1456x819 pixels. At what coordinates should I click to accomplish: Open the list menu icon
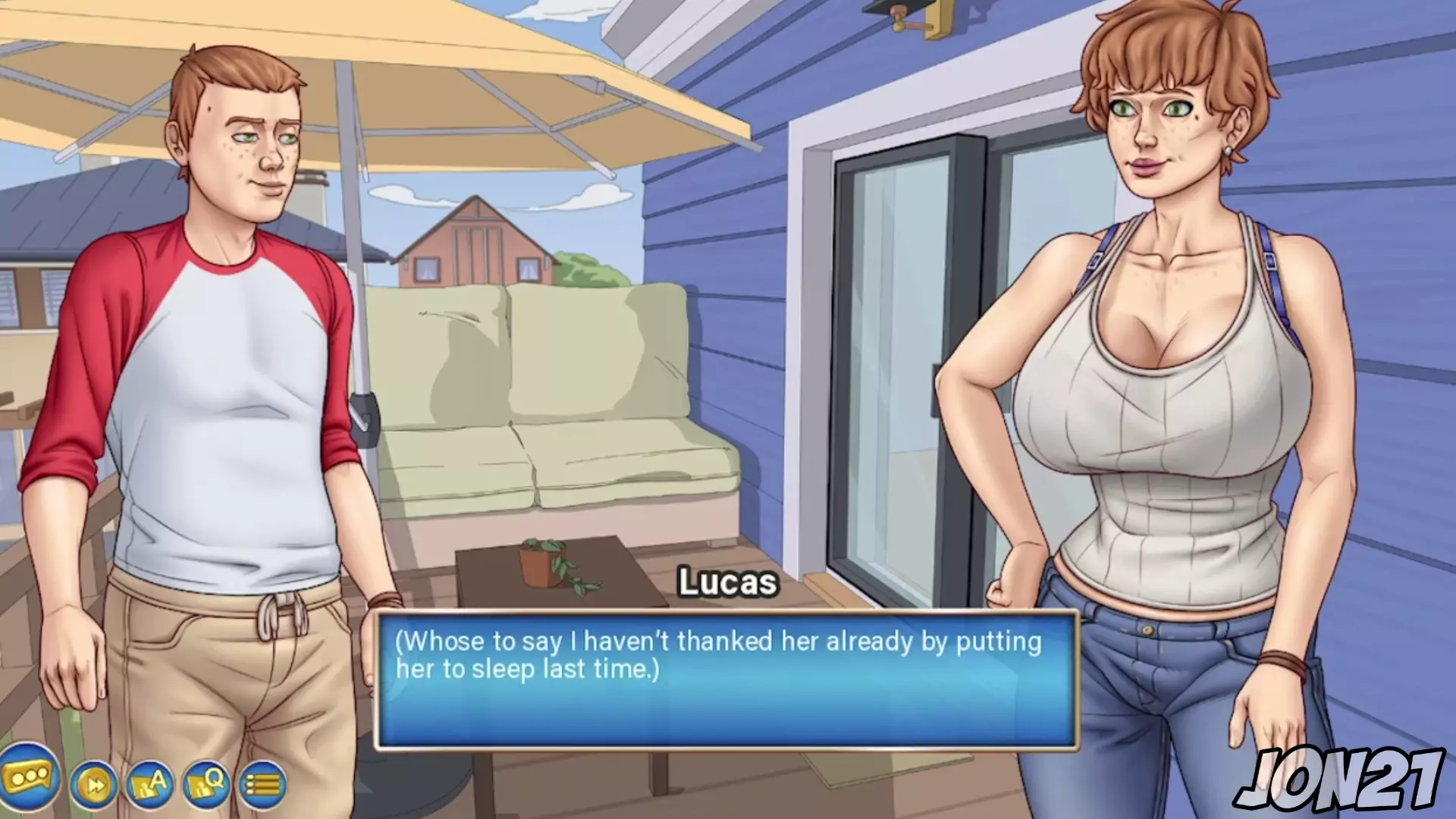tap(263, 785)
